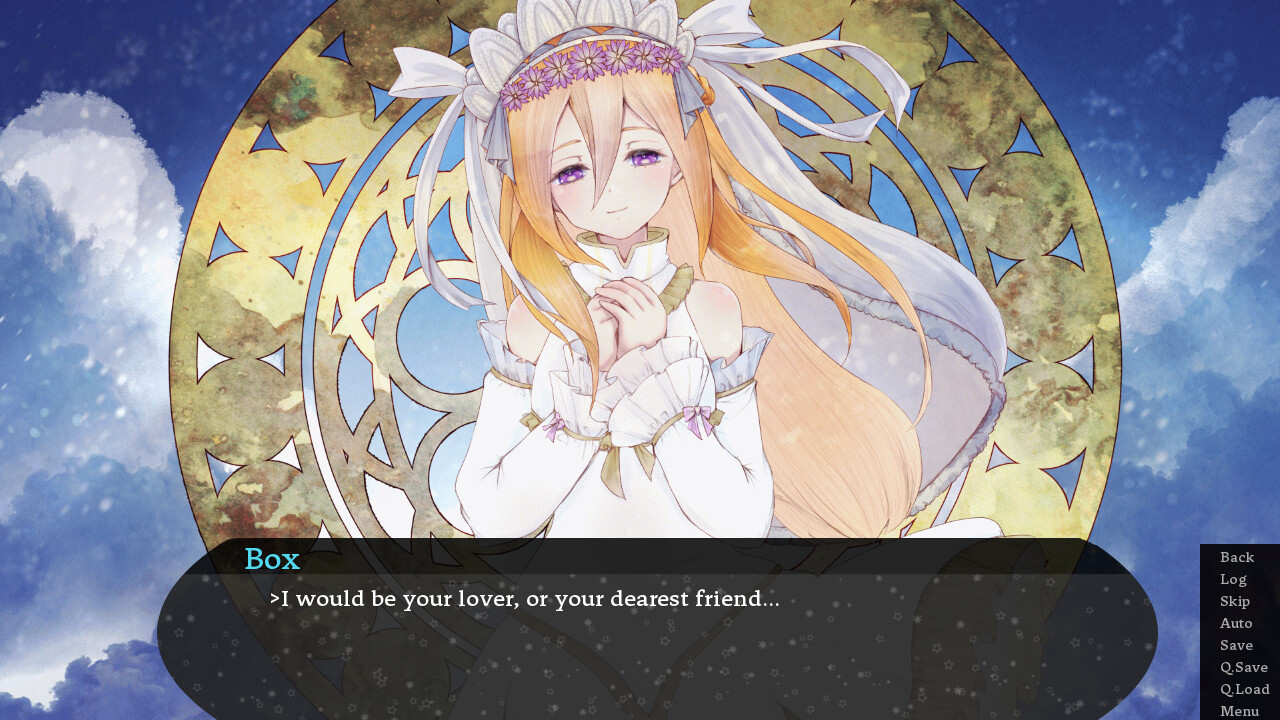Select the speaker name Box
Image resolution: width=1280 pixels, height=720 pixels.
tap(271, 559)
